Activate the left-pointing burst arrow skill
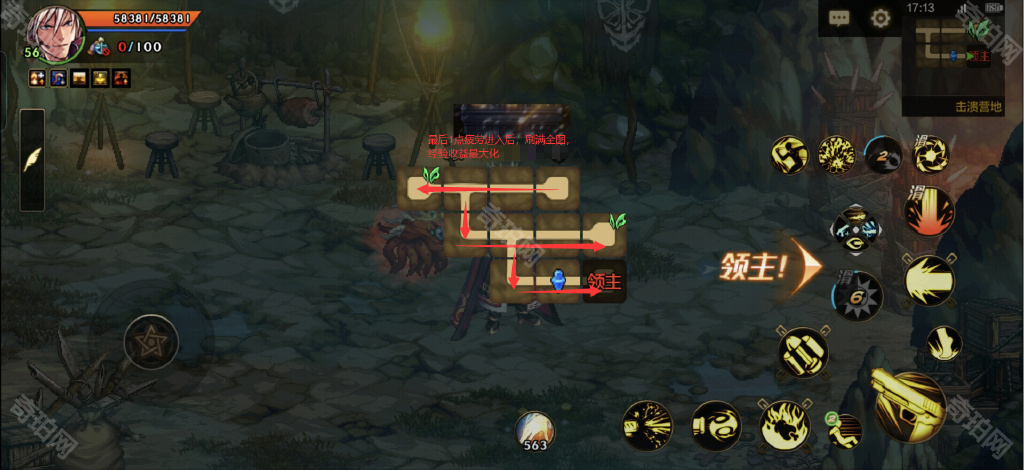The image size is (1024, 470). tap(928, 280)
